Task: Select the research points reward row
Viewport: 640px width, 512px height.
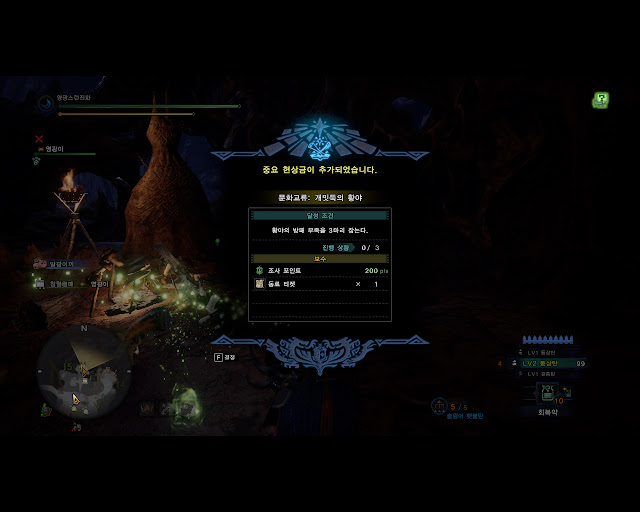Action: (x=319, y=271)
